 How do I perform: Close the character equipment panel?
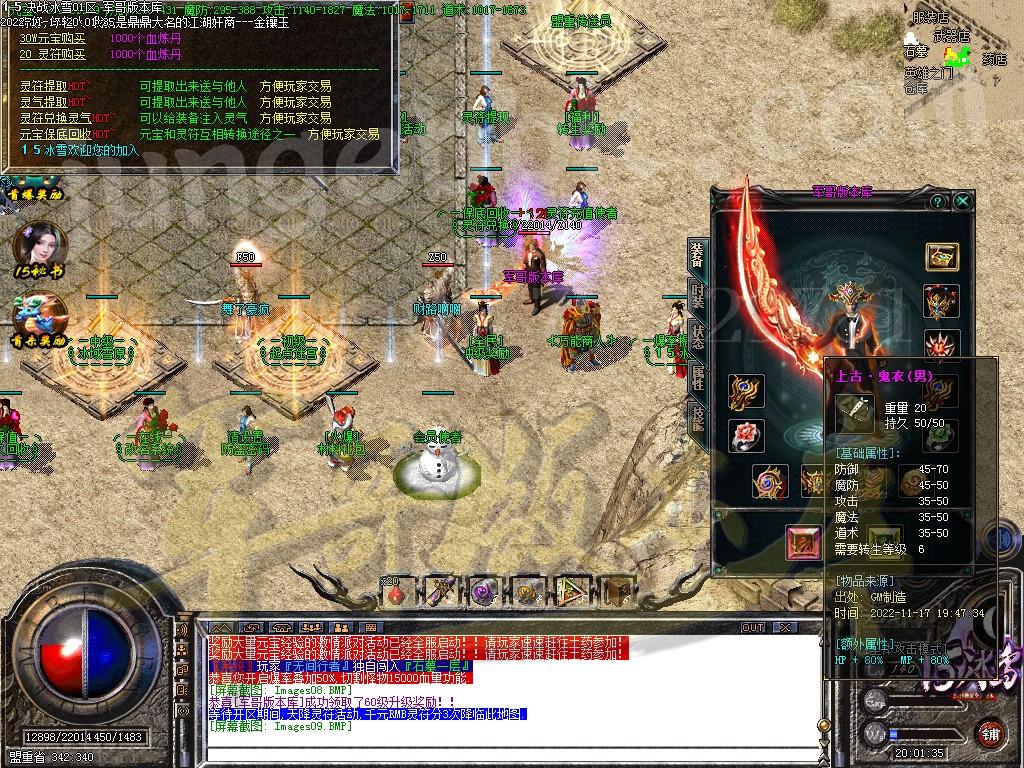pyautogui.click(x=963, y=201)
